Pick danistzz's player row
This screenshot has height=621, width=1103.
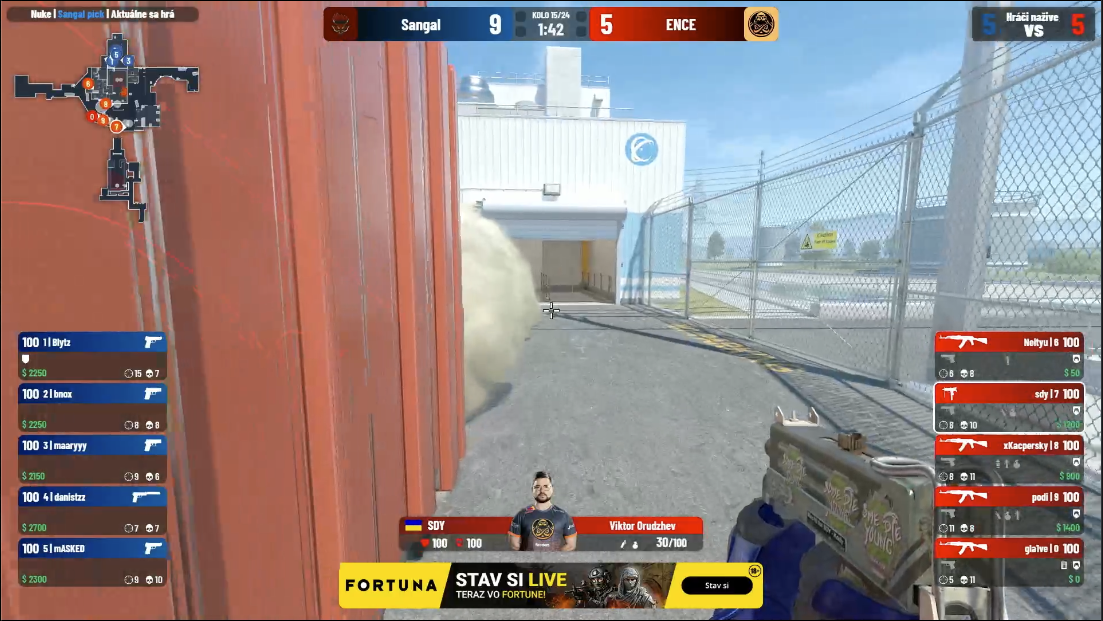point(92,511)
